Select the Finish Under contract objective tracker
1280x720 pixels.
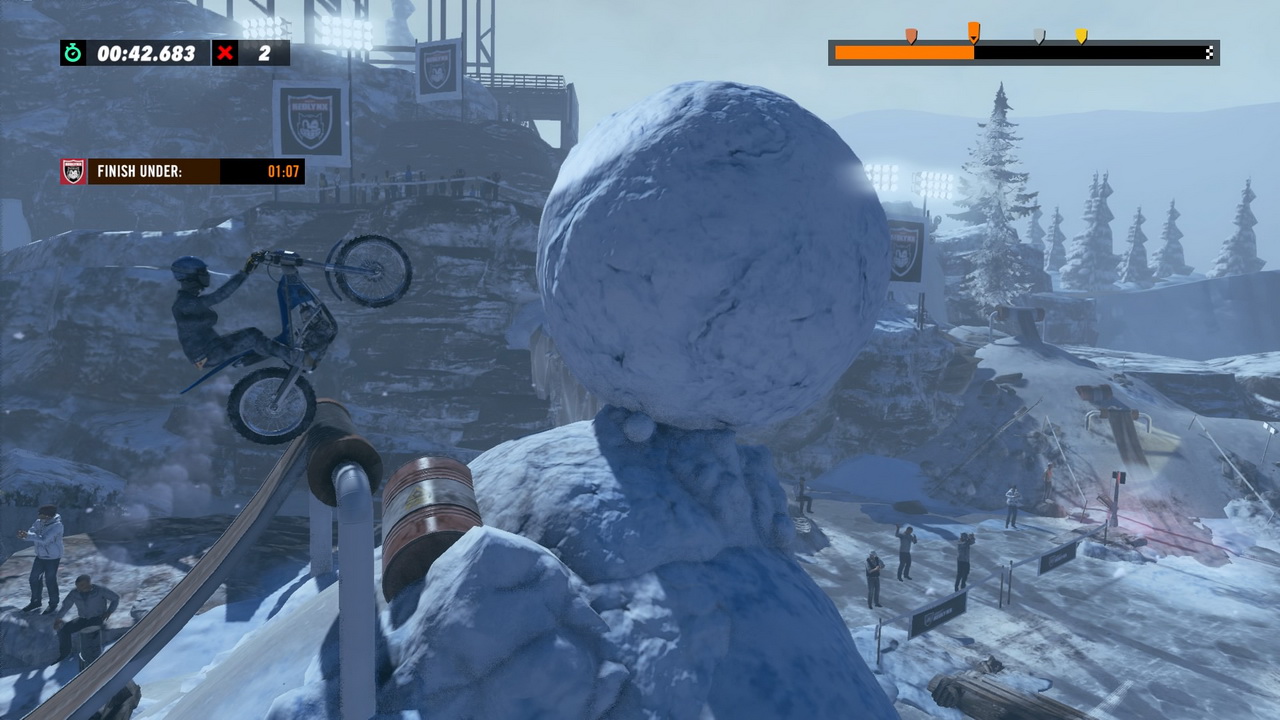[182, 171]
